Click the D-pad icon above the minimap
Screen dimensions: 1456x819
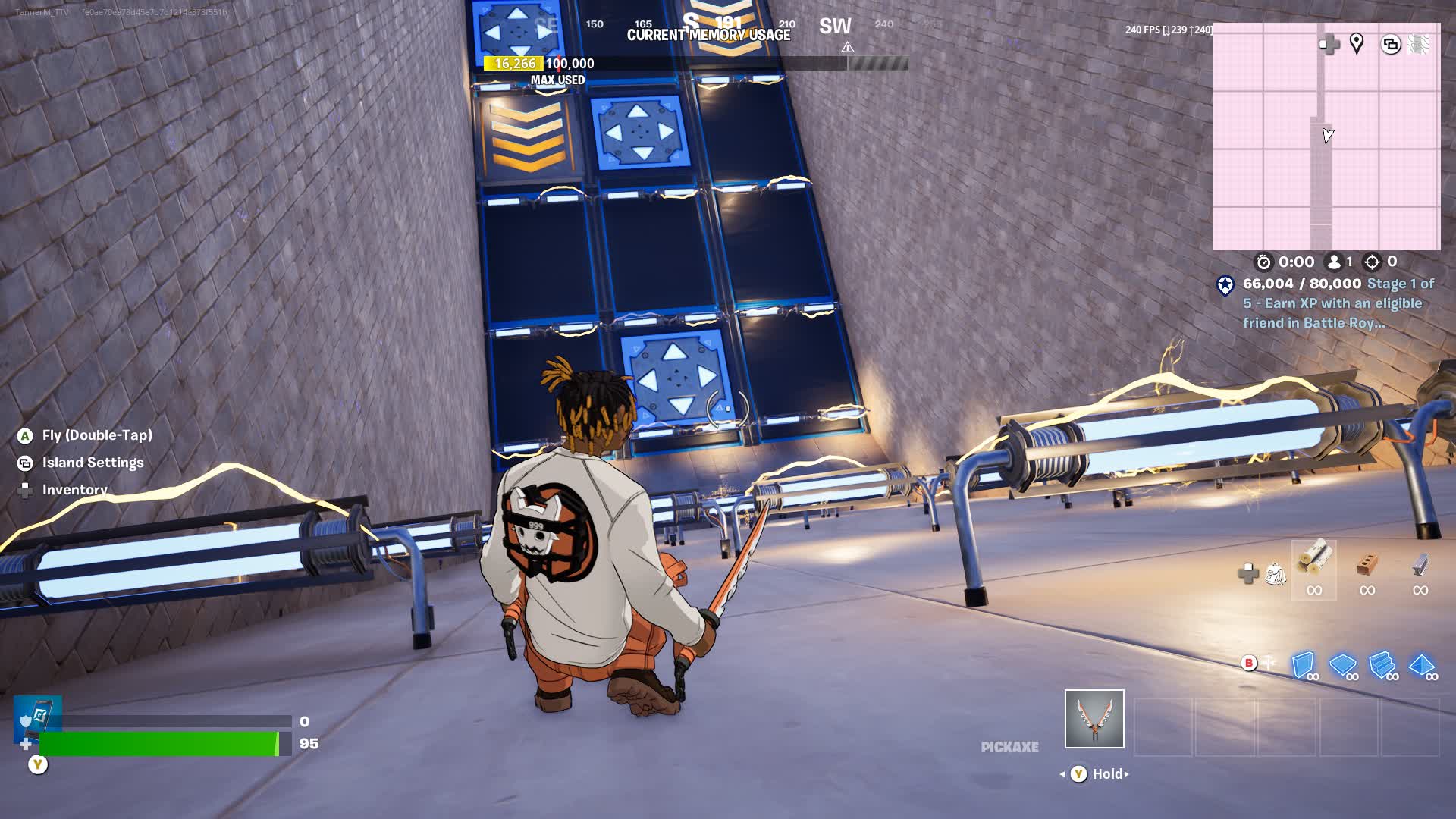(x=1329, y=45)
